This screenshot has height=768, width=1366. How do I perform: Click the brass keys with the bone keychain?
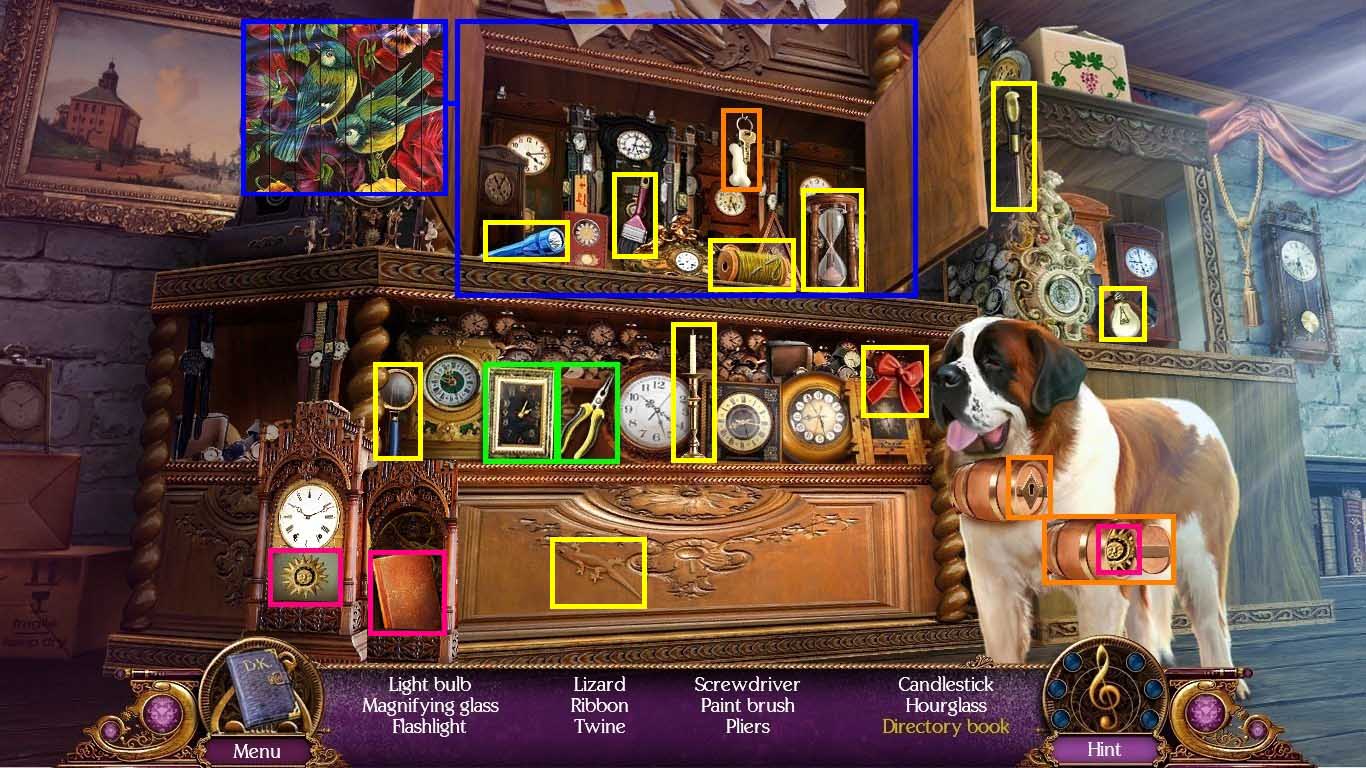pyautogui.click(x=740, y=148)
